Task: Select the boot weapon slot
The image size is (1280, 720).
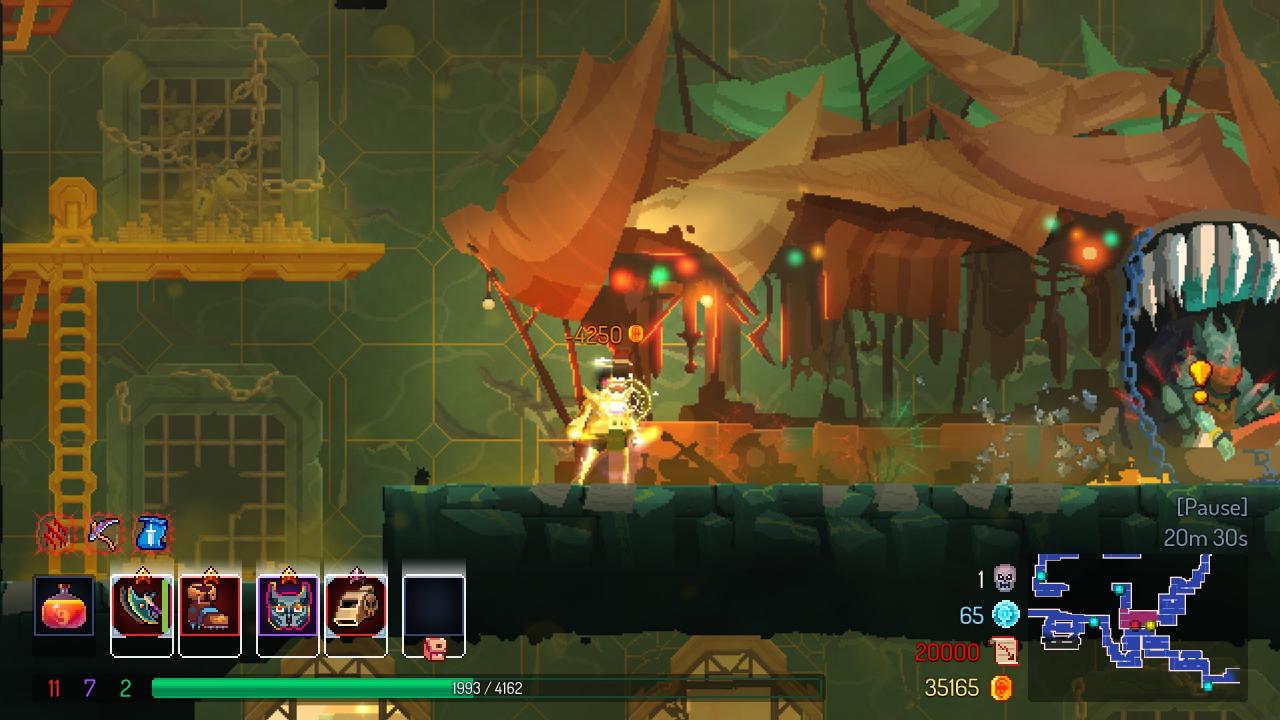Action: [x=210, y=606]
